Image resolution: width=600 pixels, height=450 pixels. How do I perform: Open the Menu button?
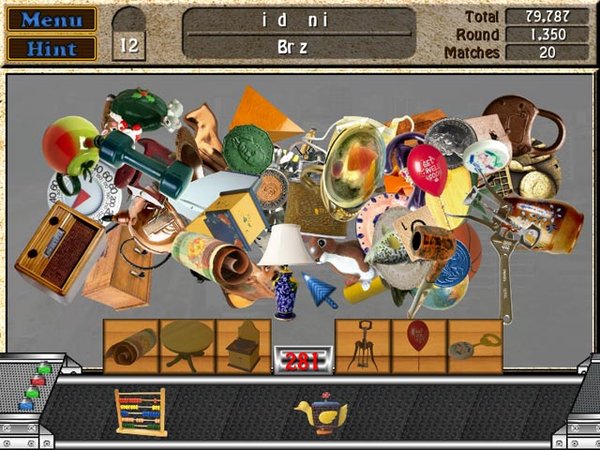coord(52,19)
